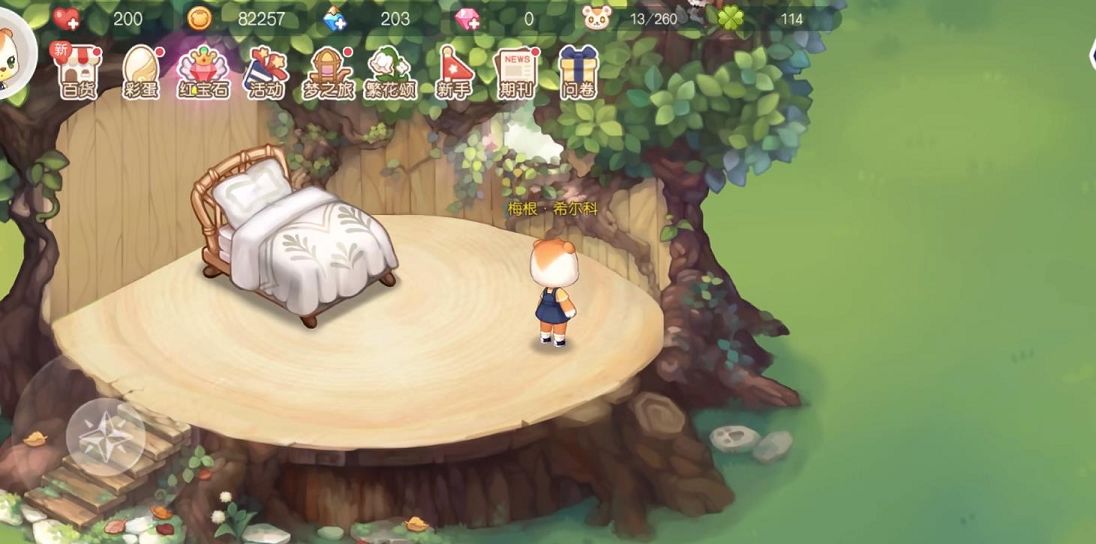
Task: Open the 百货 department store
Action: [78, 72]
